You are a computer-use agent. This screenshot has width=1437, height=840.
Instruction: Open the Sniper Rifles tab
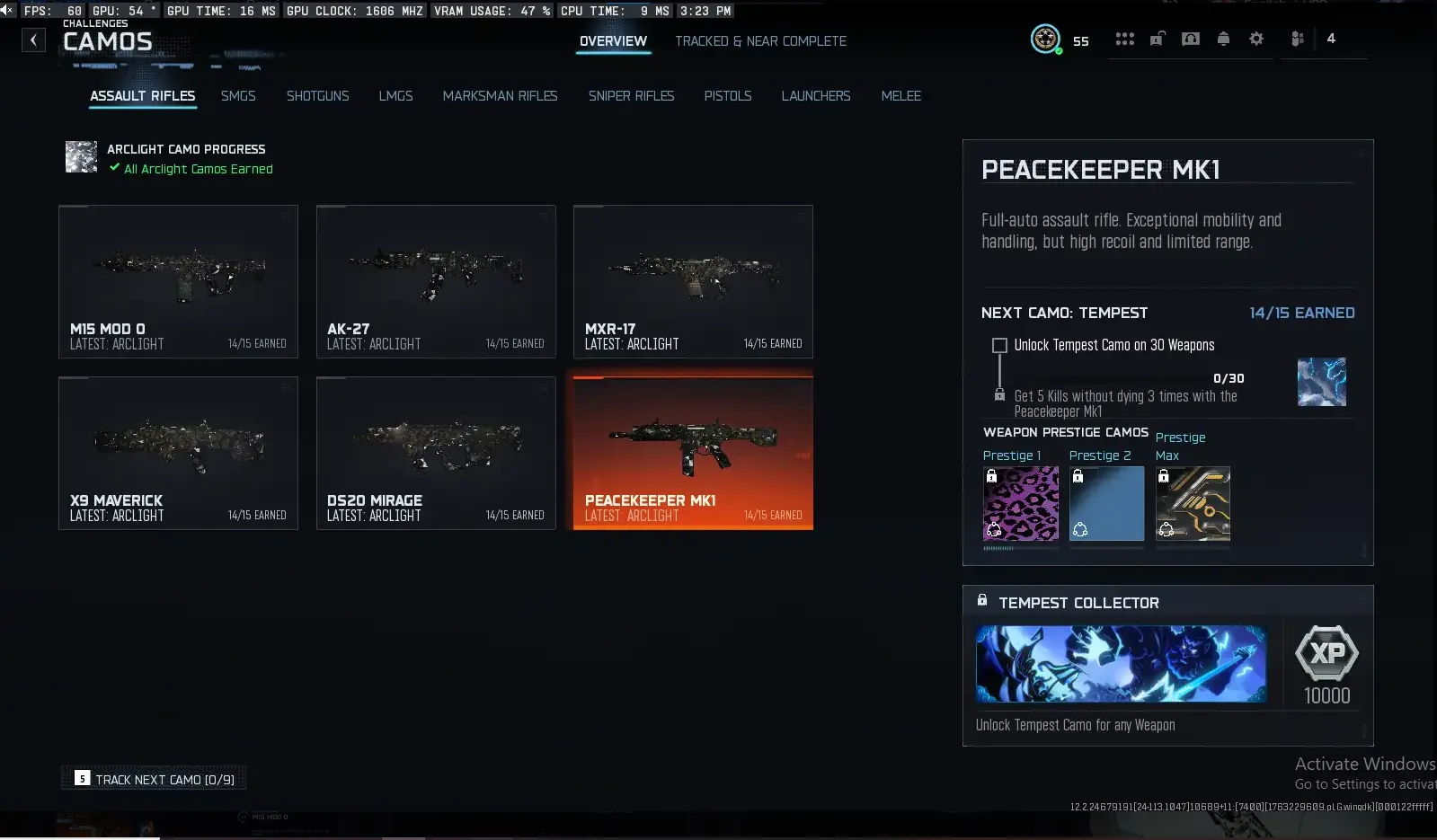pos(632,96)
